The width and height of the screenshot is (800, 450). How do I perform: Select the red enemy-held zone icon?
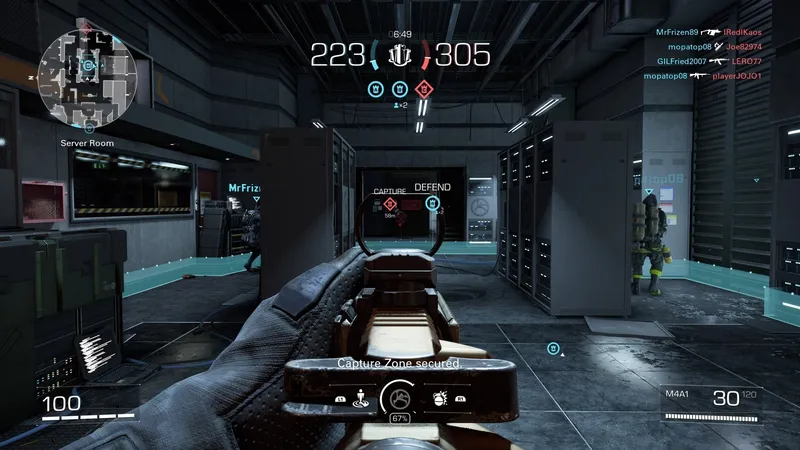click(x=424, y=89)
